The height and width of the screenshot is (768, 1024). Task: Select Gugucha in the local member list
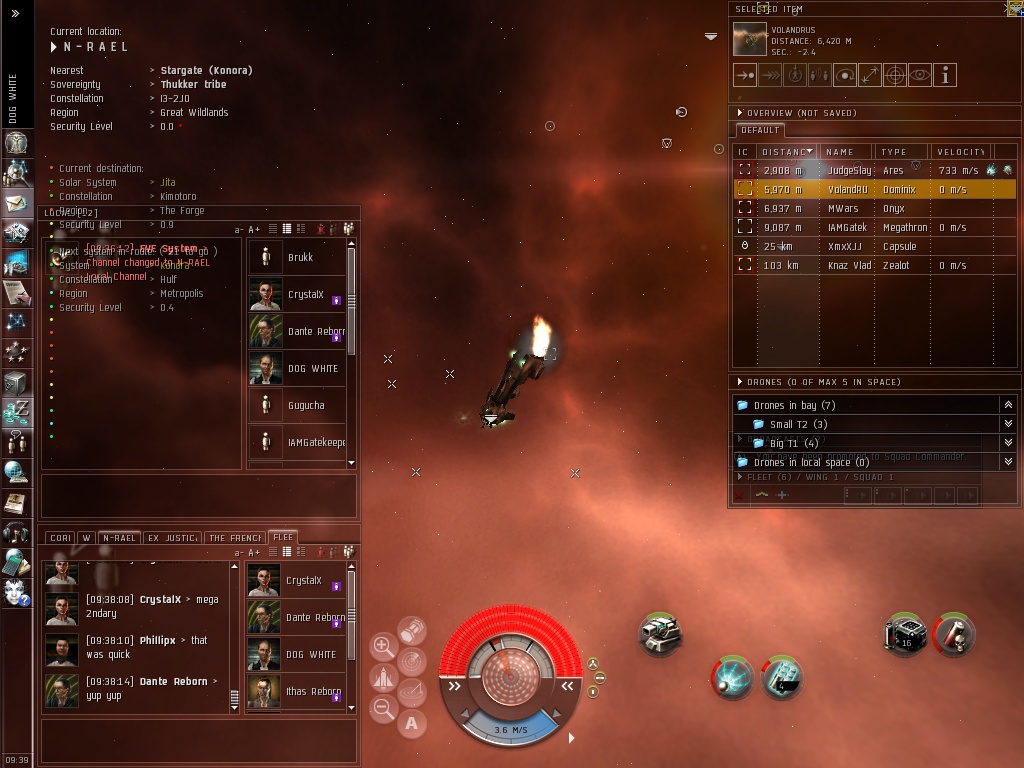pos(305,406)
